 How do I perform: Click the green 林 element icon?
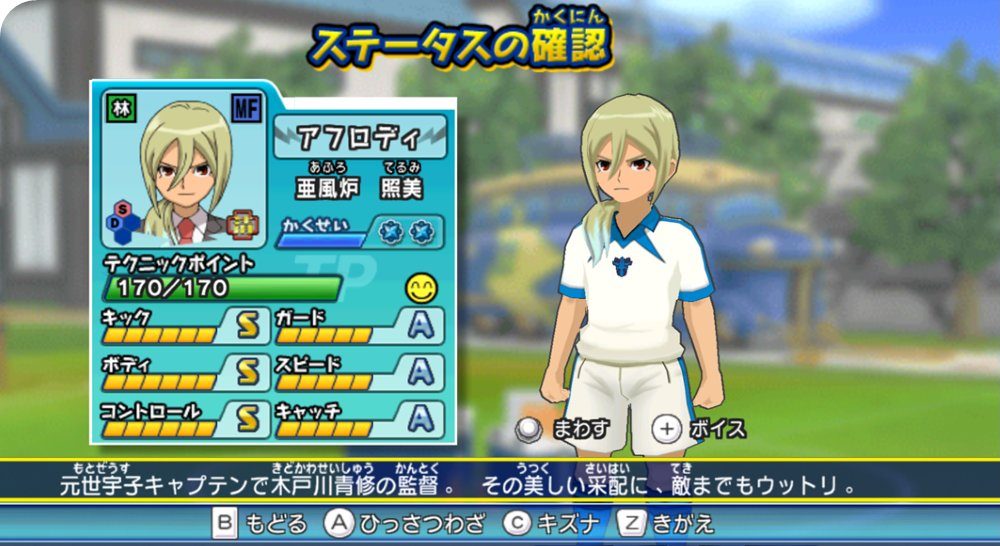[116, 108]
